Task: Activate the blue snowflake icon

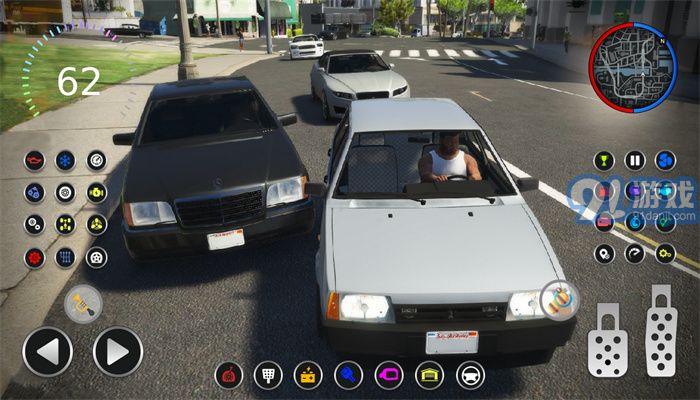Action: 65,160
